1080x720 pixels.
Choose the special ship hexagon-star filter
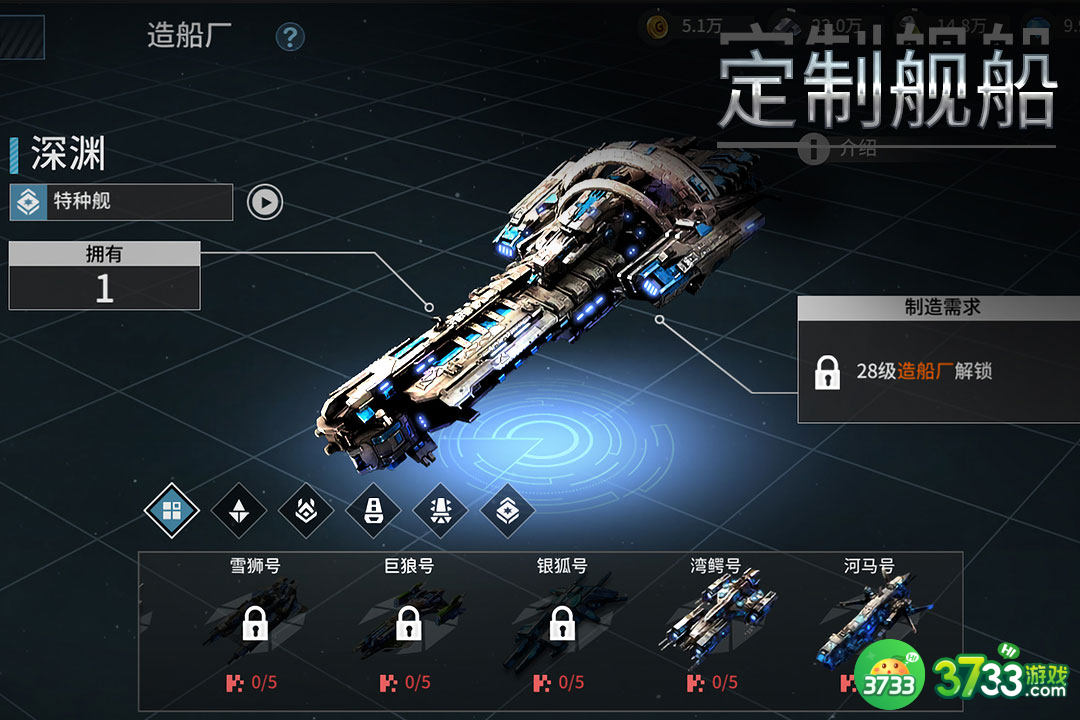(507, 512)
